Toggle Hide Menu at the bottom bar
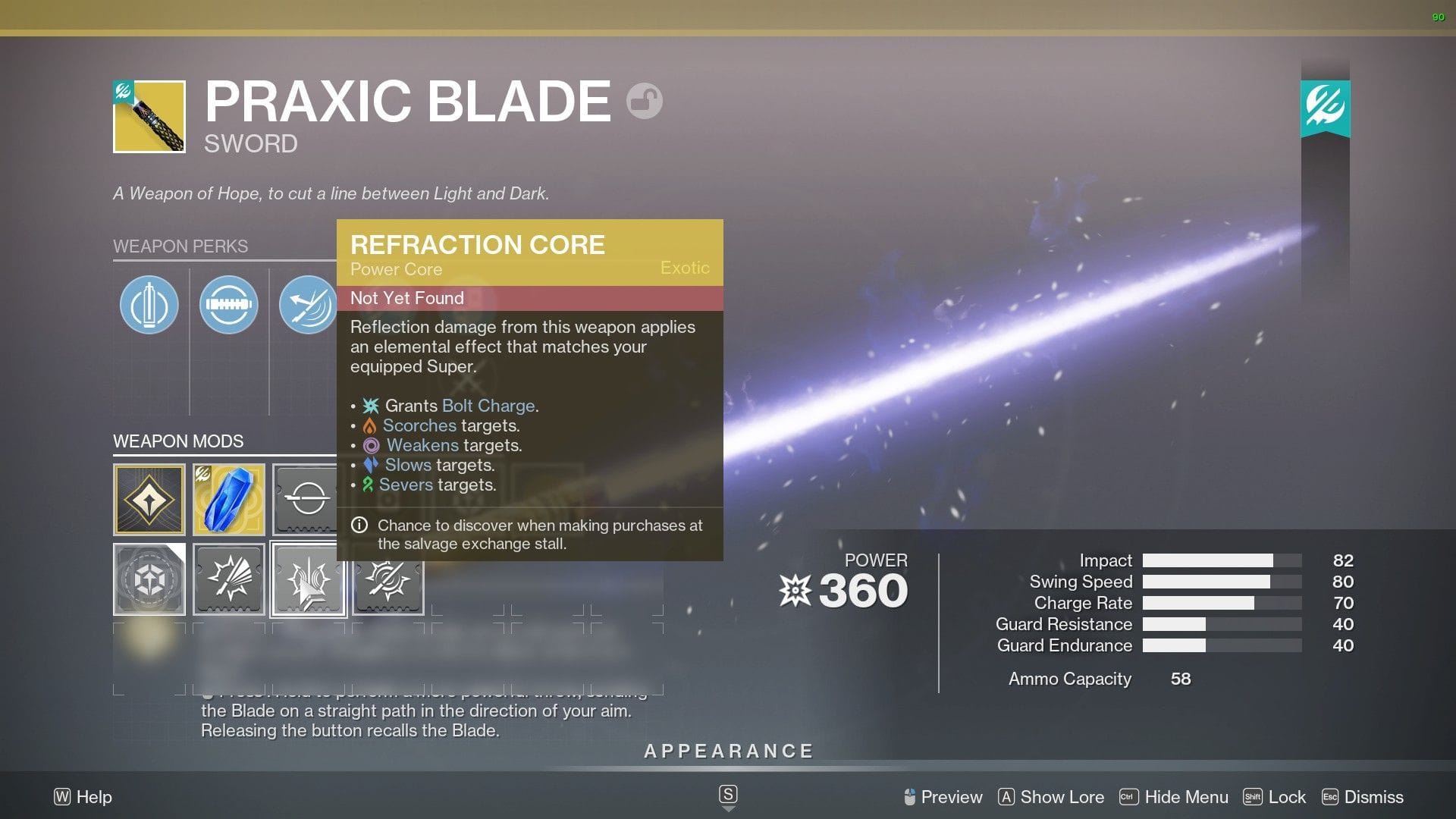The height and width of the screenshot is (819, 1456). 1187,797
